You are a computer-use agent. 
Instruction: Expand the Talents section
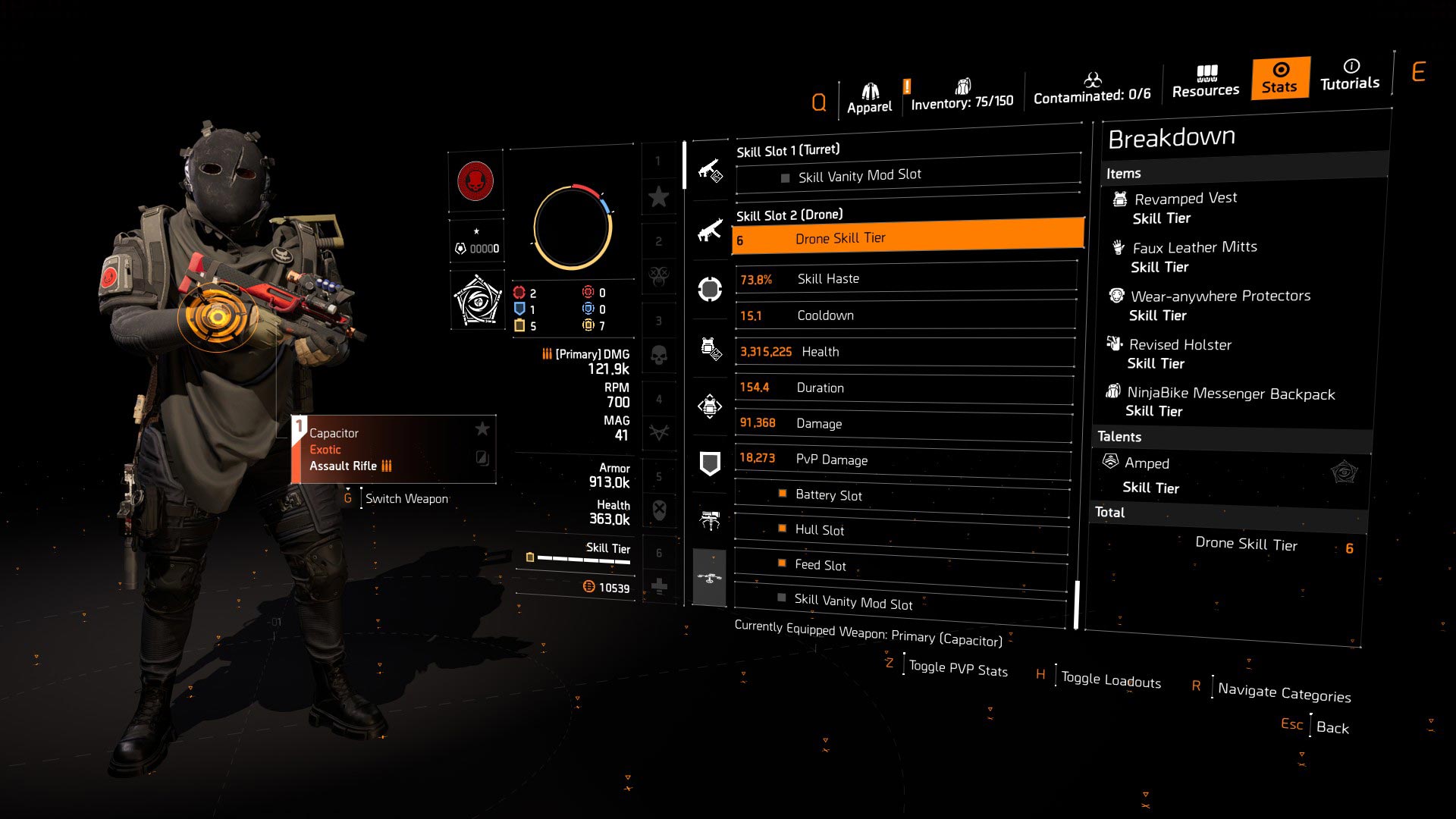(1120, 437)
